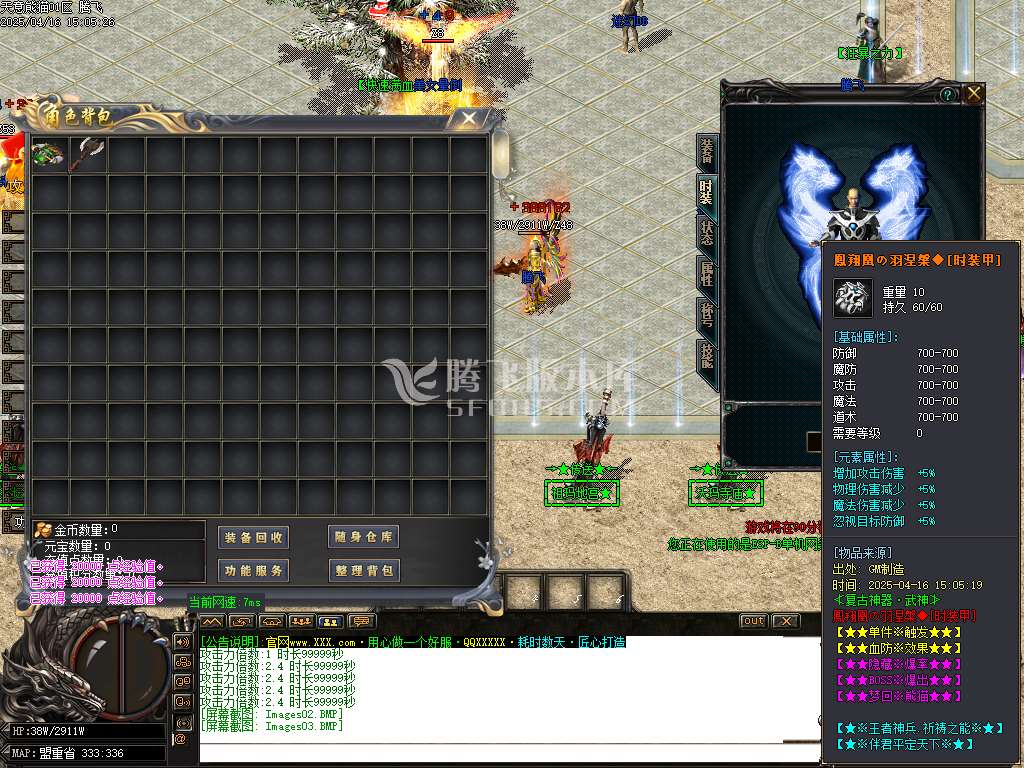Open 装备回收 equipment recycling
Image resolution: width=1024 pixels, height=768 pixels.
click(x=254, y=537)
